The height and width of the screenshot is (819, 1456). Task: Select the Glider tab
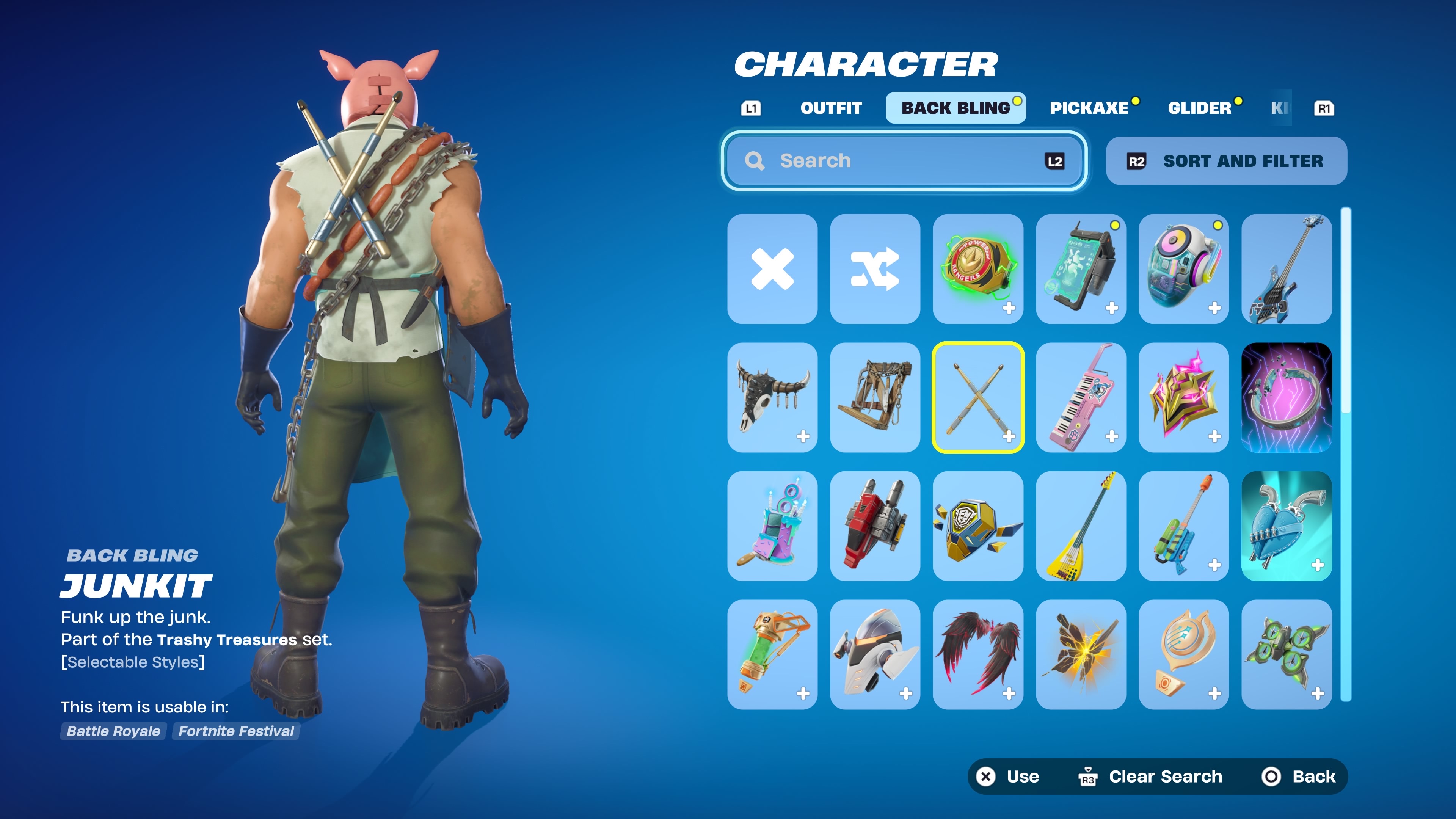[1199, 108]
